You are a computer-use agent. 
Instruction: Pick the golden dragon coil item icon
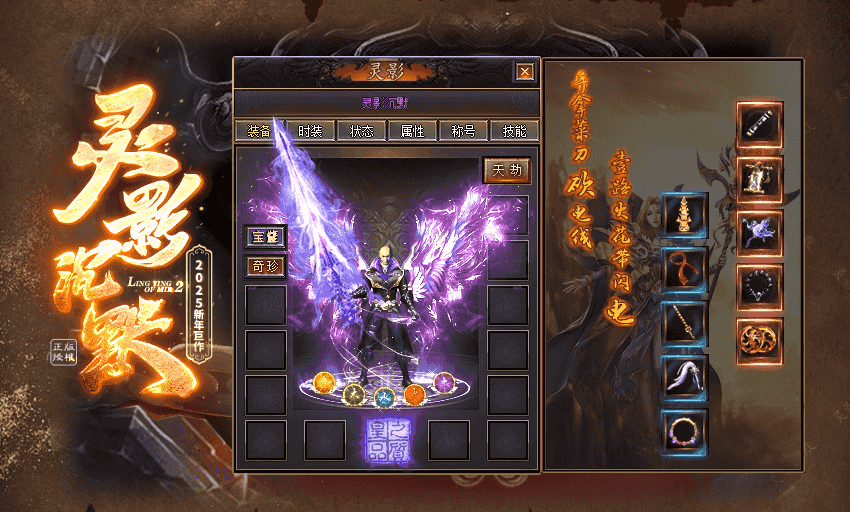point(760,341)
